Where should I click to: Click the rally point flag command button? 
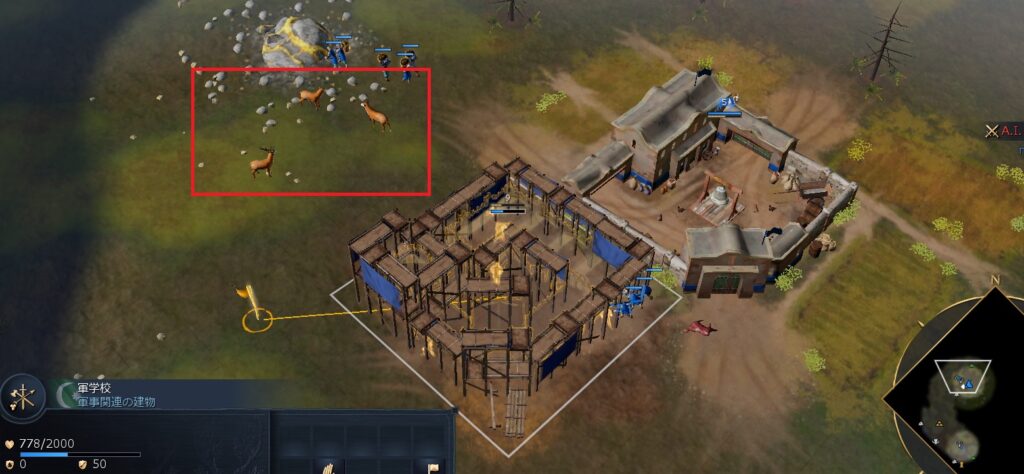click(x=433, y=467)
